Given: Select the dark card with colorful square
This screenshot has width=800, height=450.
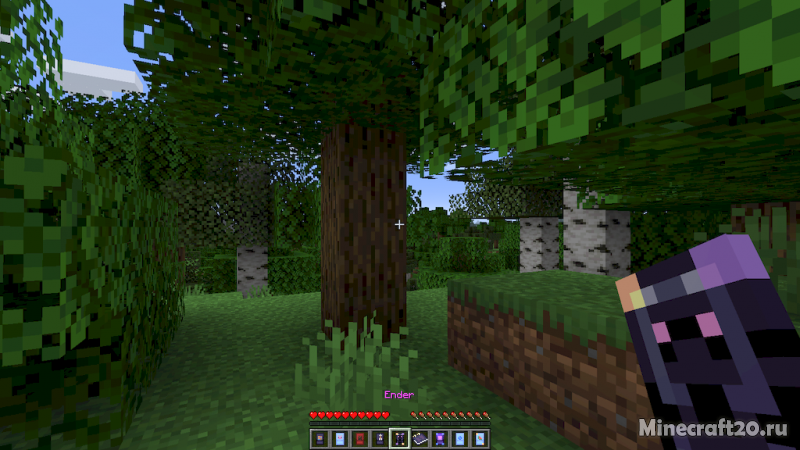Looking at the screenshot, I should click(x=320, y=438).
